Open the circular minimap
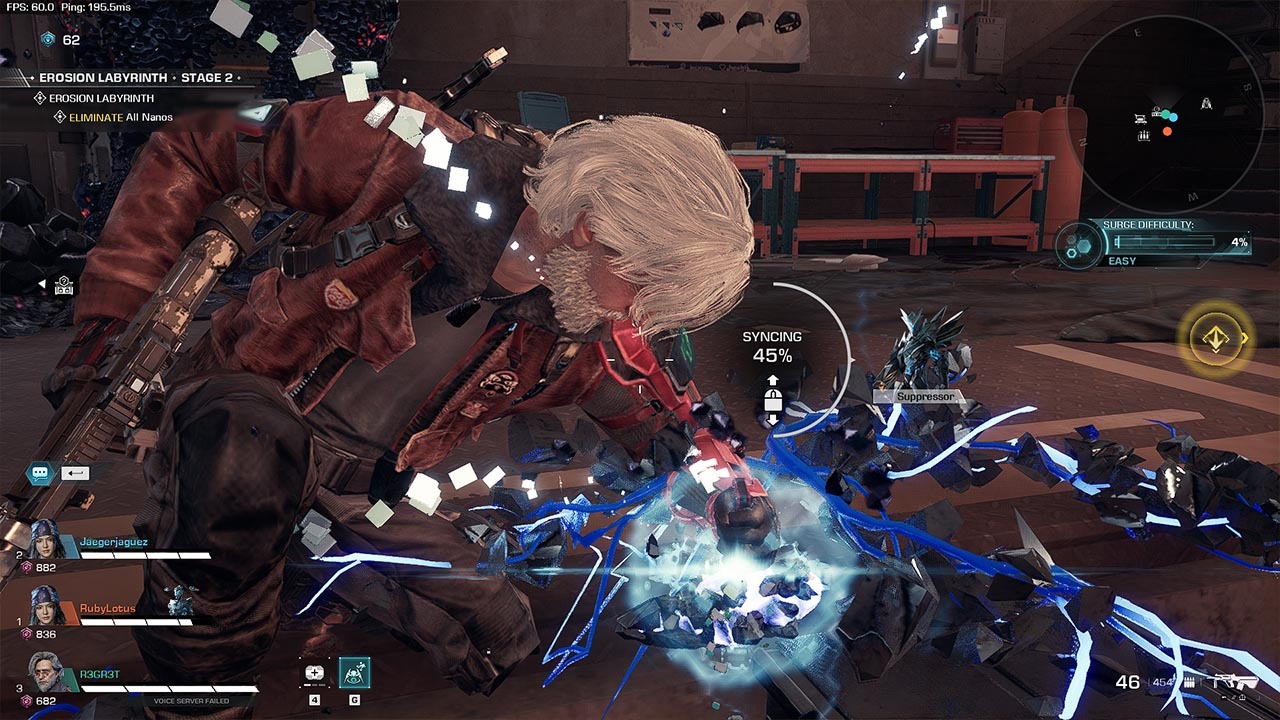This screenshot has height=720, width=1280. 1166,117
